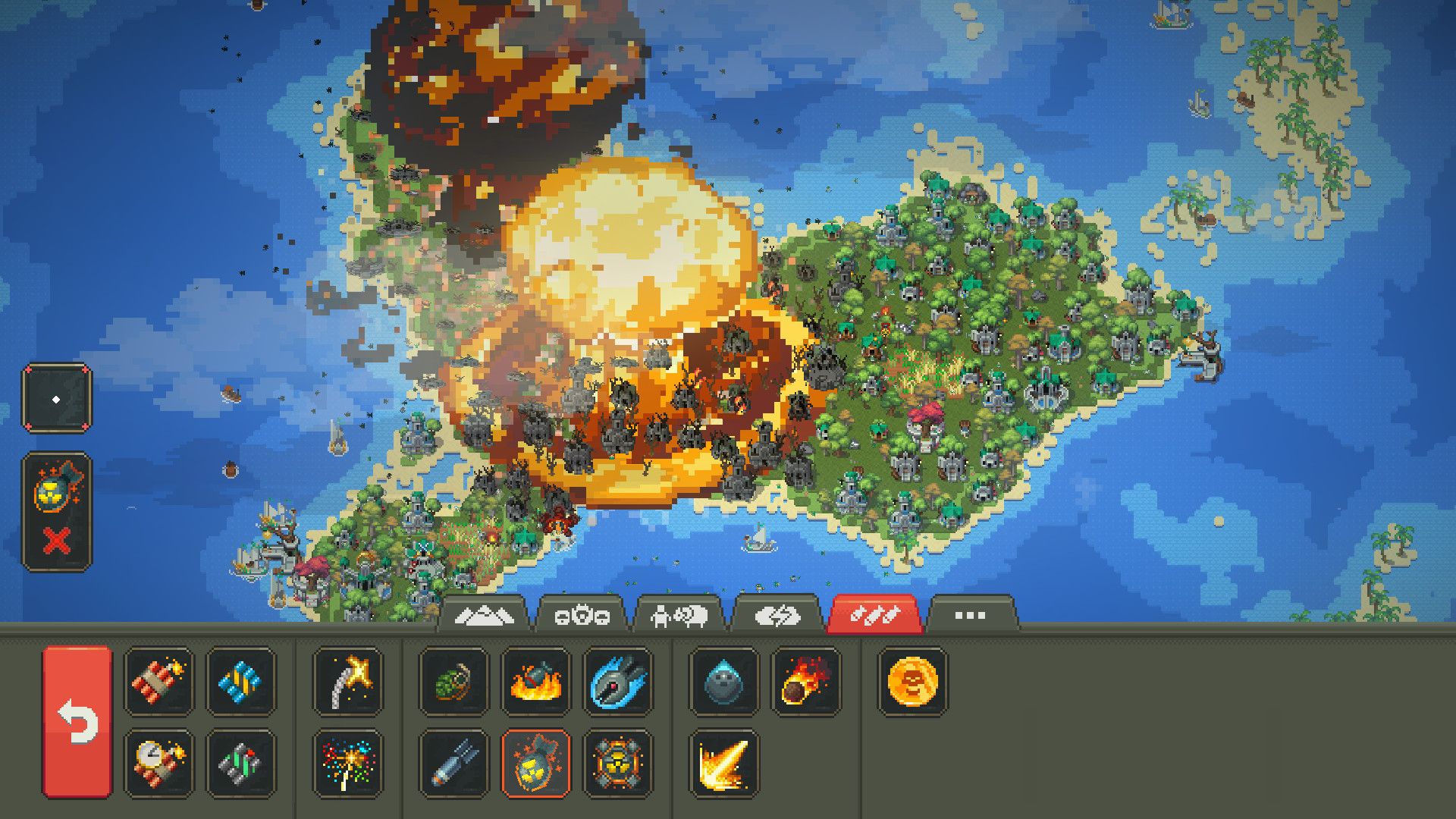This screenshot has width=1456, height=819.
Task: Select the highlighted atomic bomb power
Action: point(535,763)
